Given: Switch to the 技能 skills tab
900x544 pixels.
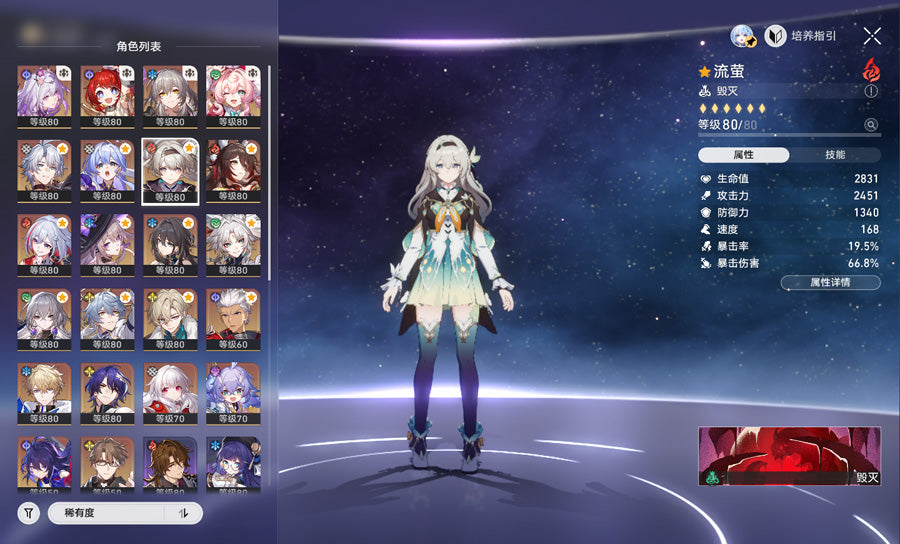Looking at the screenshot, I should coord(835,155).
